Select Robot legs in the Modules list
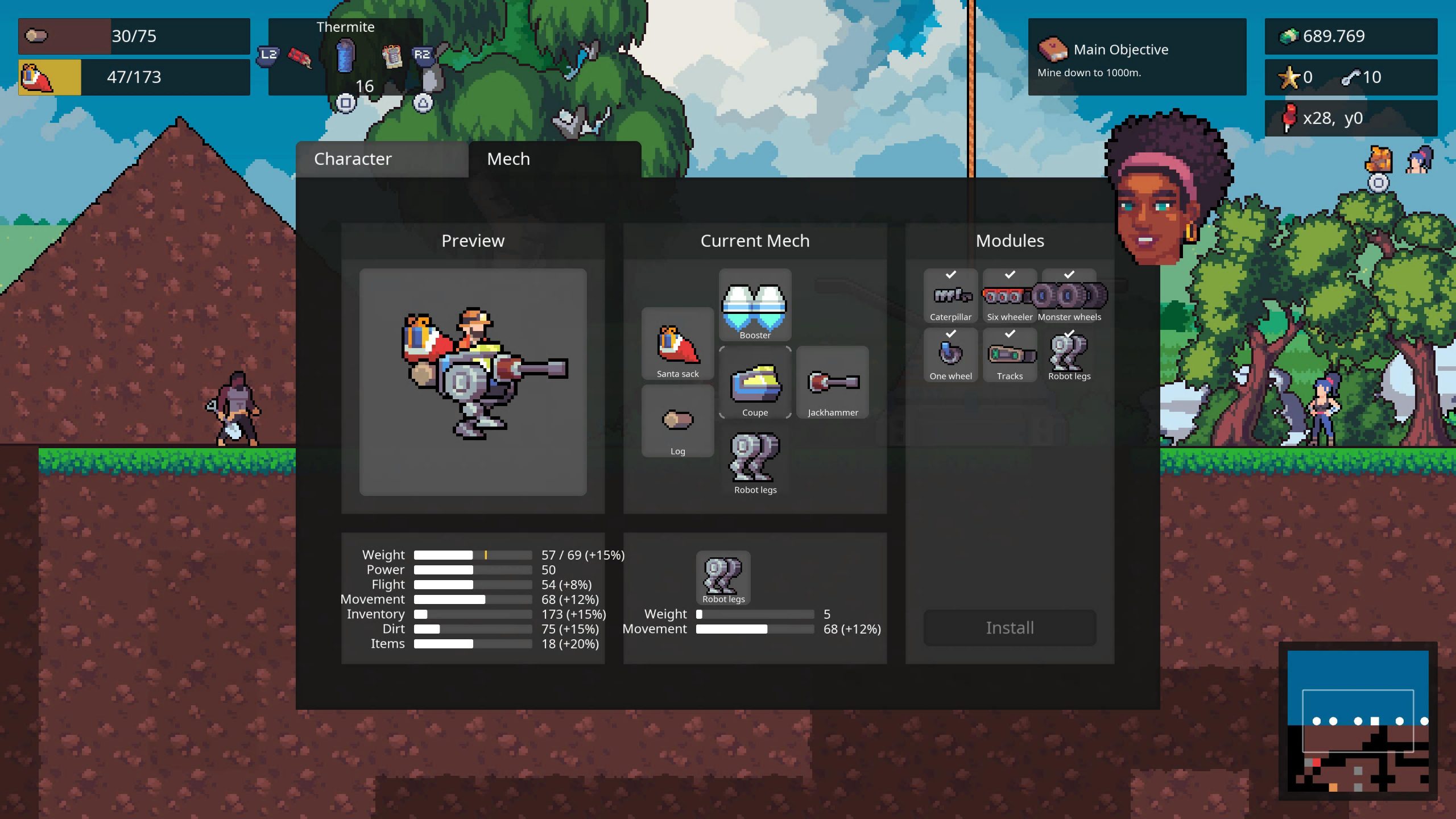1456x819 pixels. coord(1069,355)
